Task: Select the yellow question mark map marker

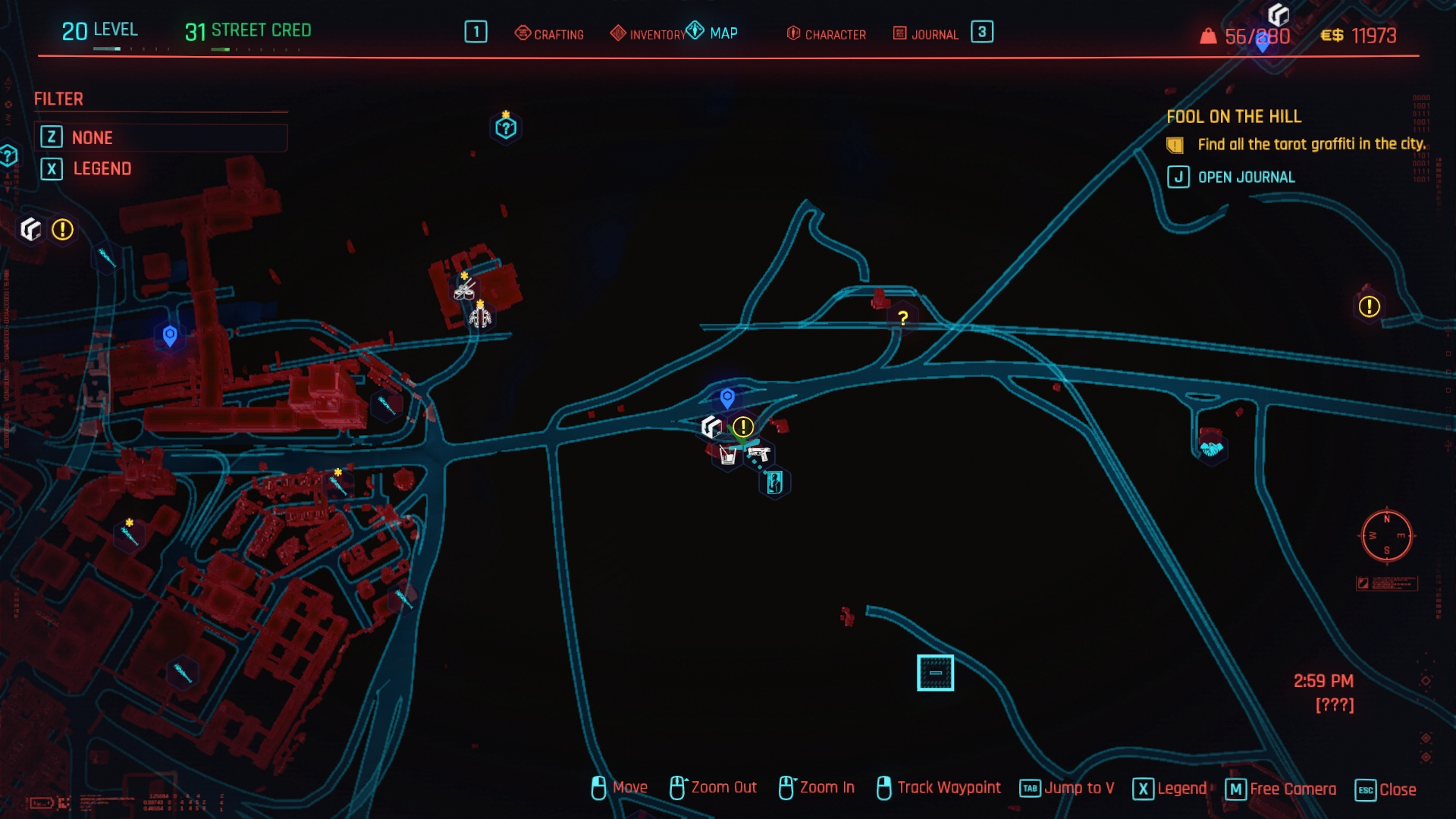Action: (902, 318)
